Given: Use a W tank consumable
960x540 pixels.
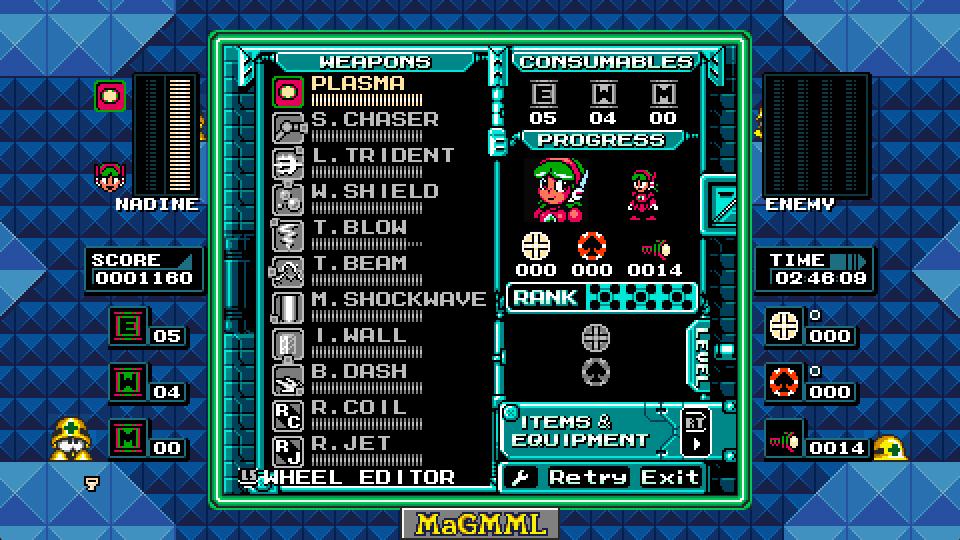Looking at the screenshot, I should (x=604, y=95).
